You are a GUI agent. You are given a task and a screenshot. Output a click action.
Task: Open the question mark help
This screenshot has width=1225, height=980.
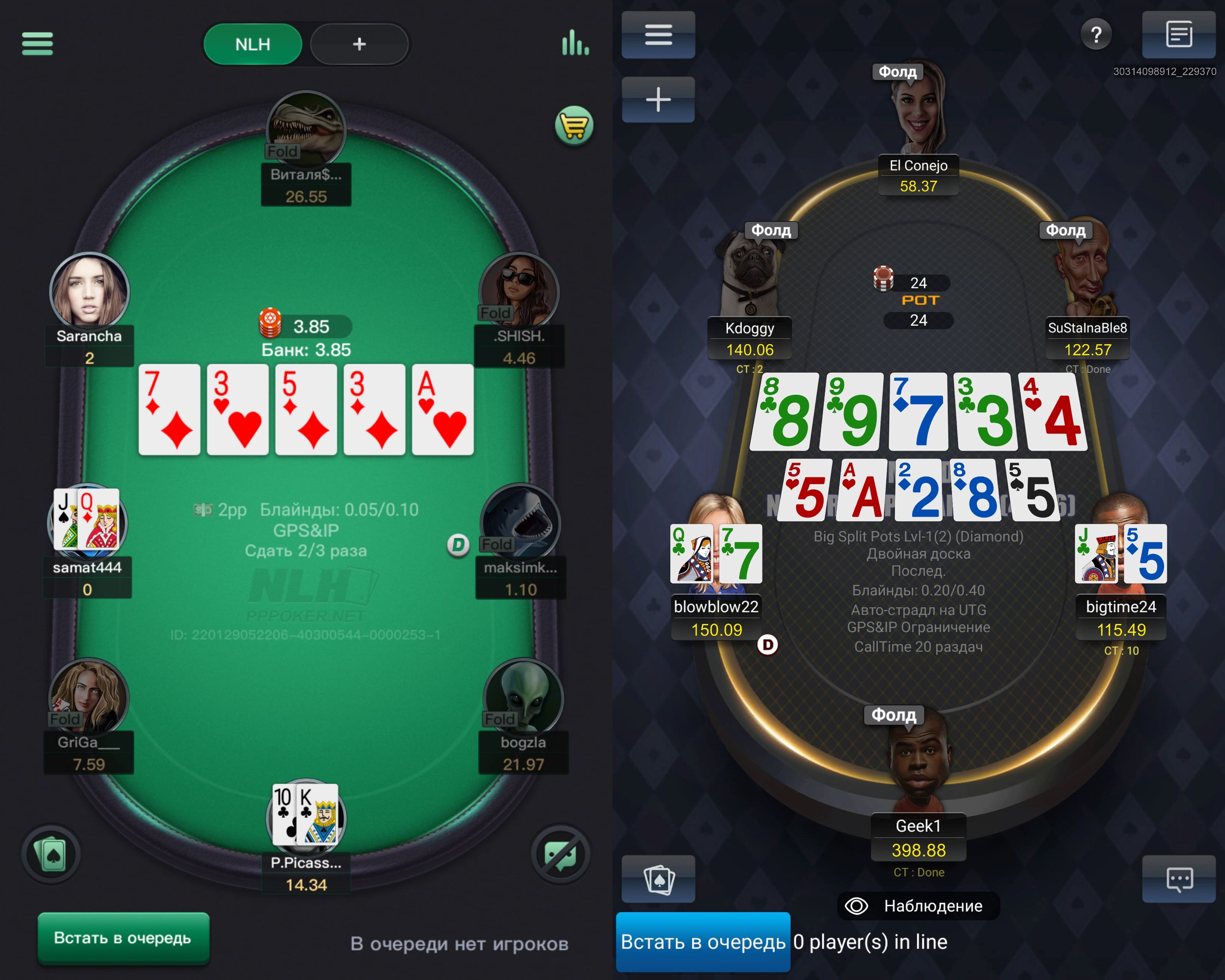tap(1096, 35)
